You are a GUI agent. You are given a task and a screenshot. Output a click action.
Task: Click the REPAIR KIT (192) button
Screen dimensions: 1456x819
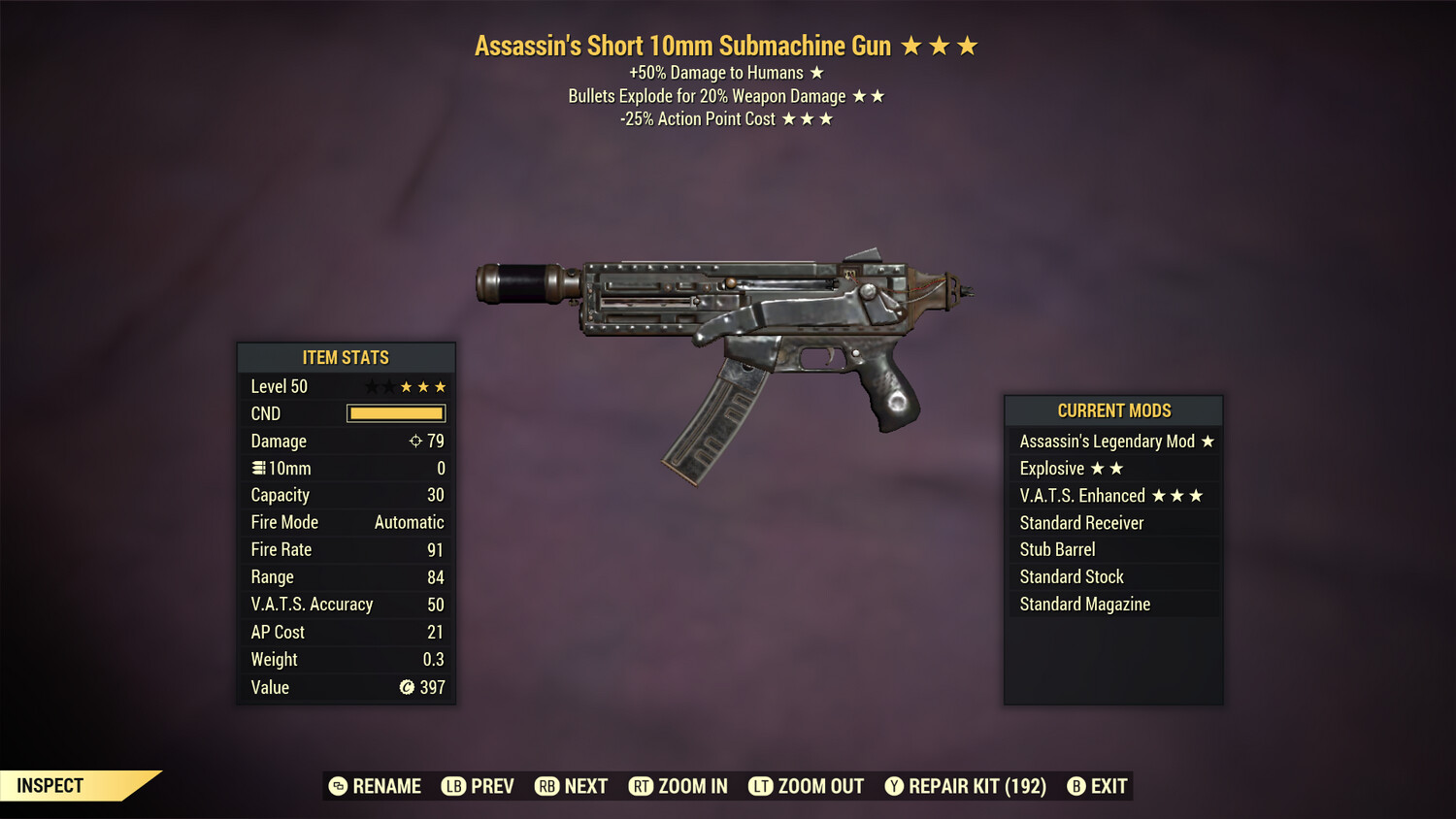point(977,786)
